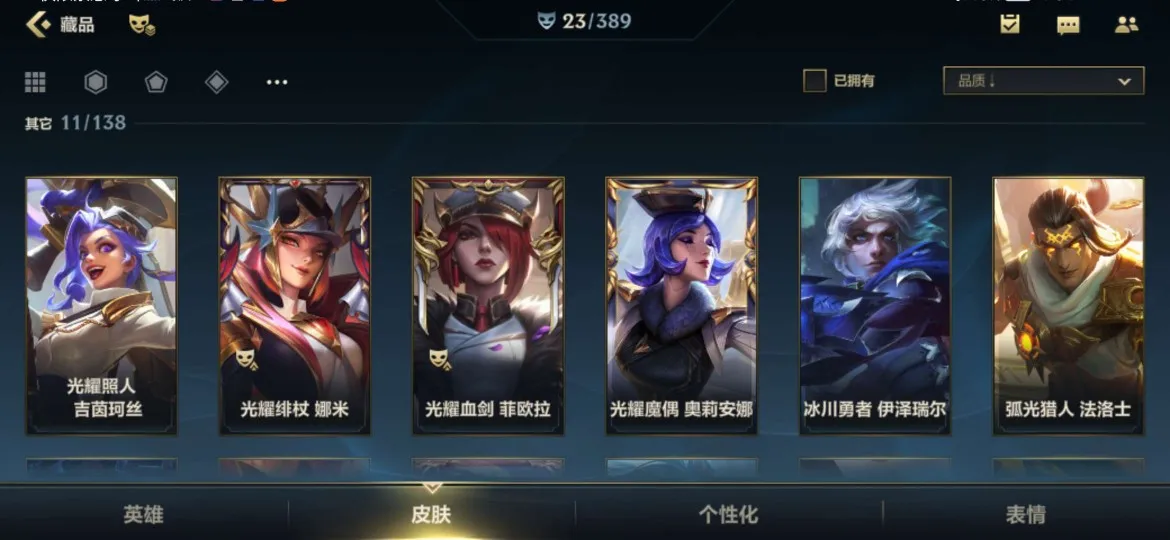
Task: Pick the 光耀魔偶 奥莉安娜 skin card
Action: click(681, 305)
